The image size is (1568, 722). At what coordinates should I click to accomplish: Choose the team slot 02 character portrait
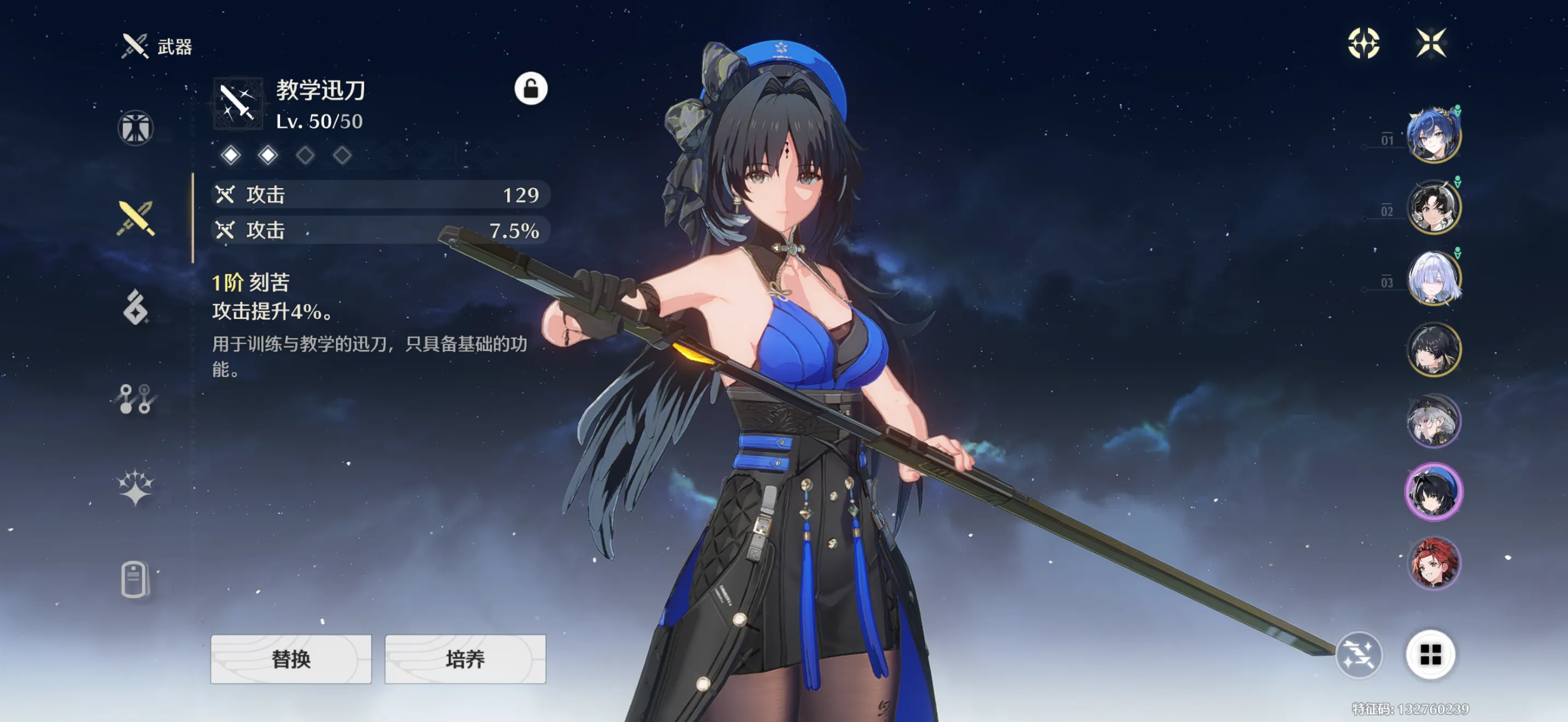(1434, 207)
